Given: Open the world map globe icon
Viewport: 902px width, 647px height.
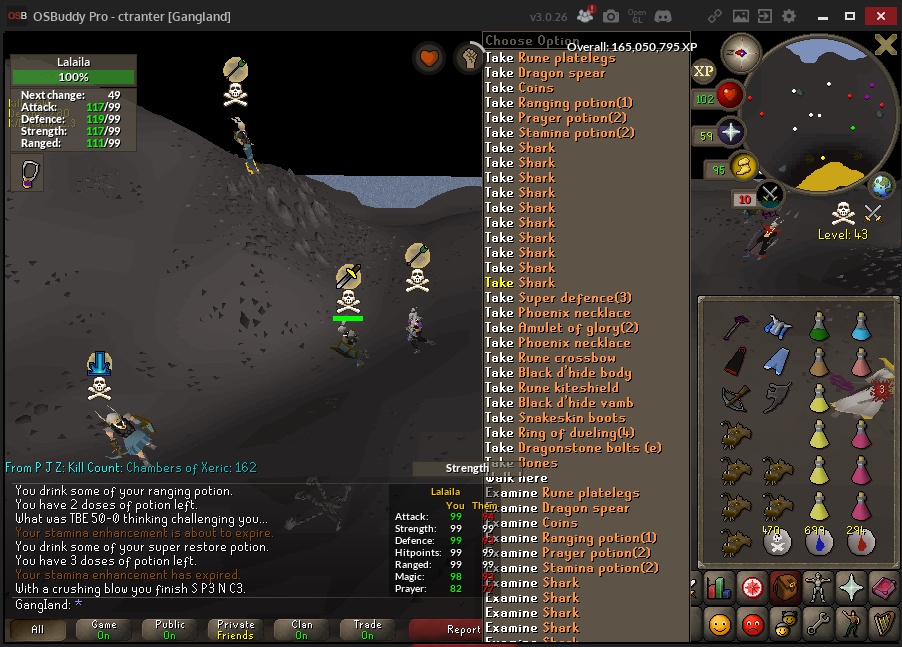Looking at the screenshot, I should tap(881, 185).
